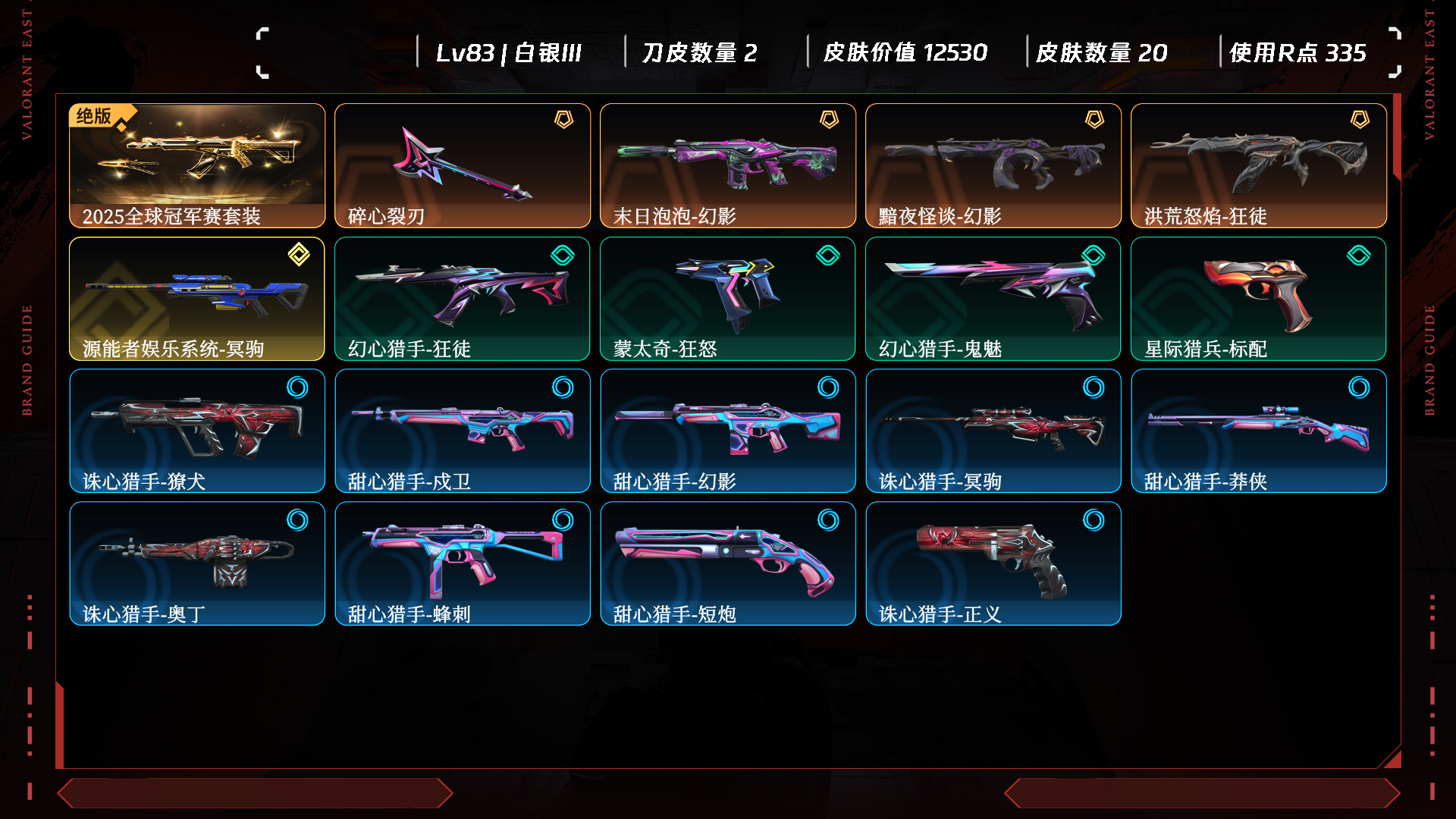Select the 黯夜怪谈-幻影 skin tile
The image size is (1456, 819).
coord(993,165)
